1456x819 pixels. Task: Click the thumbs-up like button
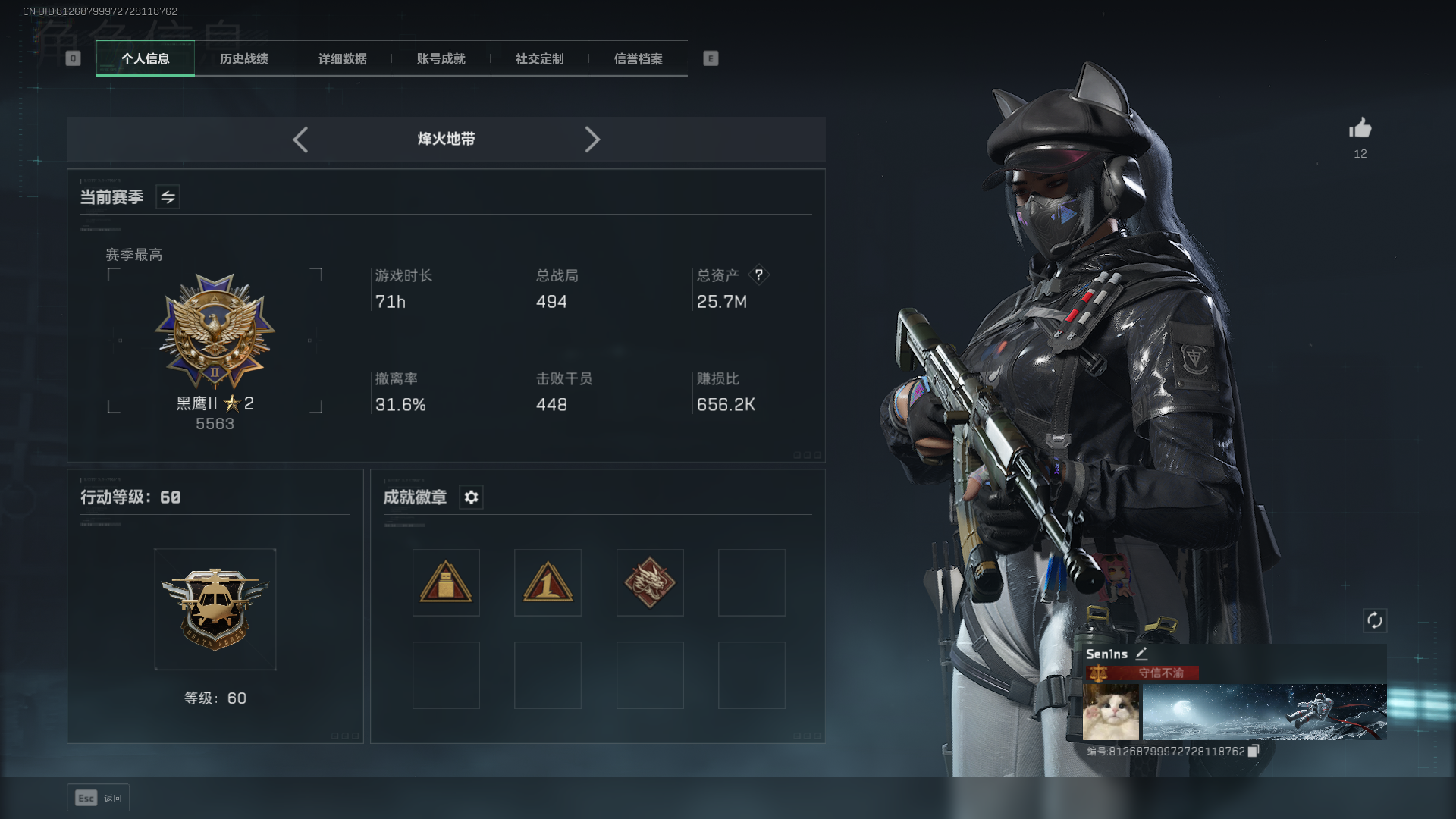coord(1360,128)
